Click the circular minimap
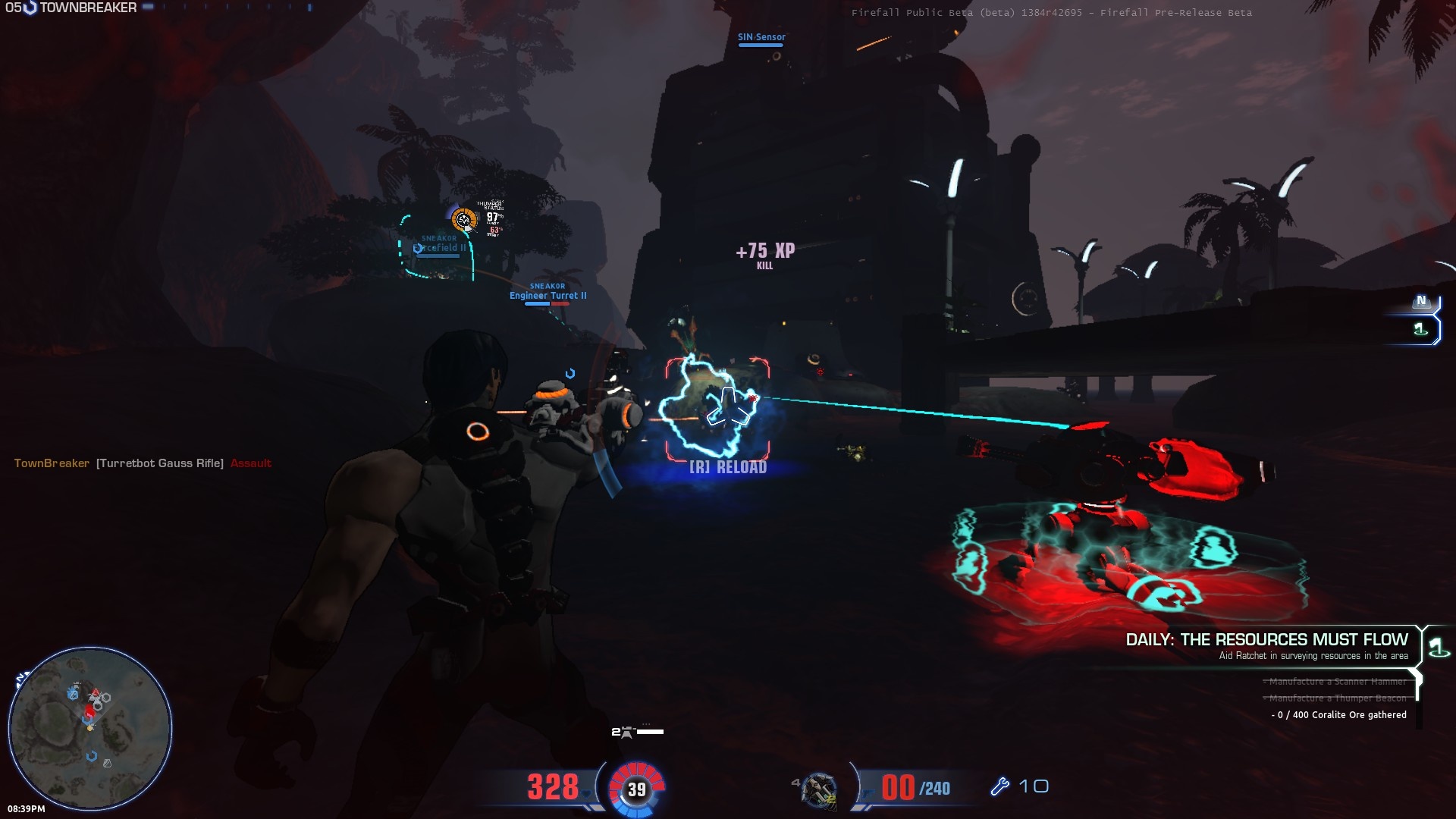This screenshot has height=819, width=1456. click(x=90, y=729)
